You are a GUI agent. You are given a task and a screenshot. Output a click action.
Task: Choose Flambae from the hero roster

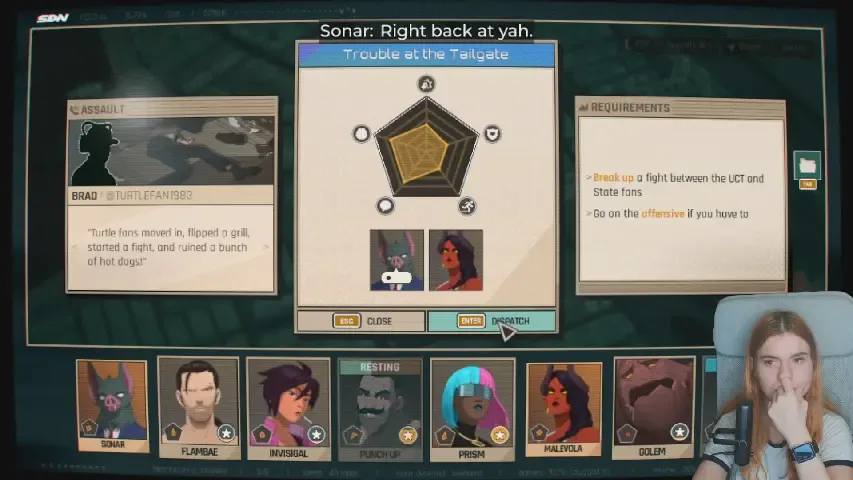click(198, 407)
